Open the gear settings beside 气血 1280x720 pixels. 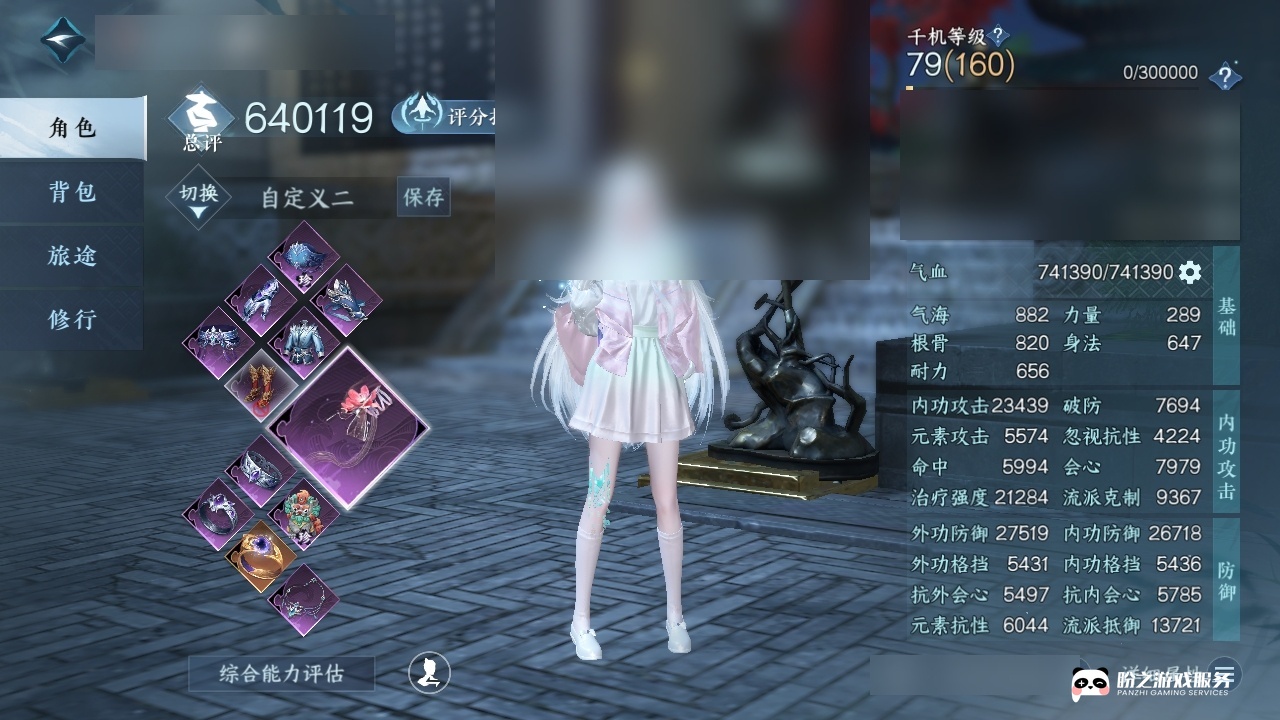tap(1189, 272)
